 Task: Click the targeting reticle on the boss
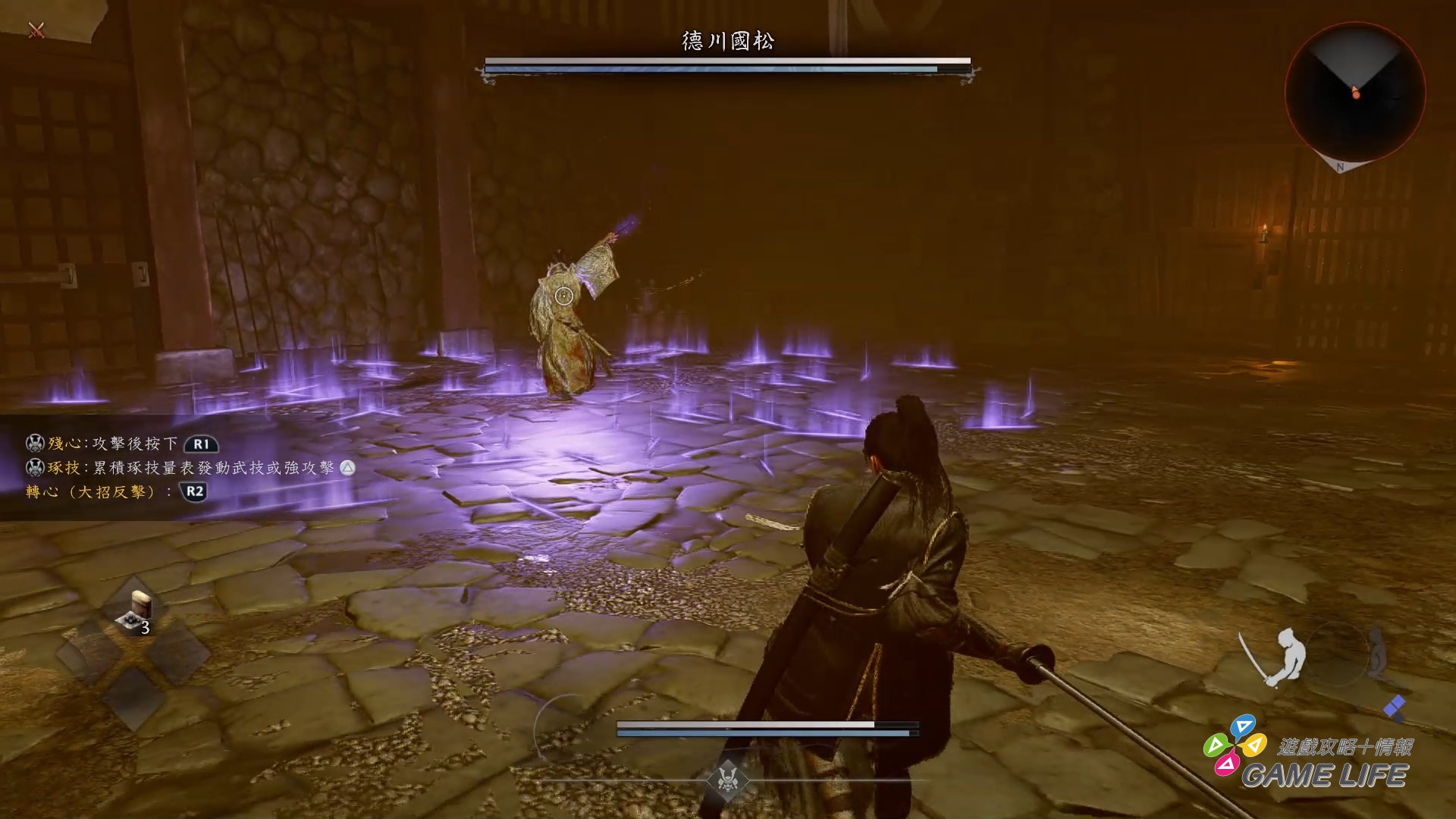[x=563, y=295]
